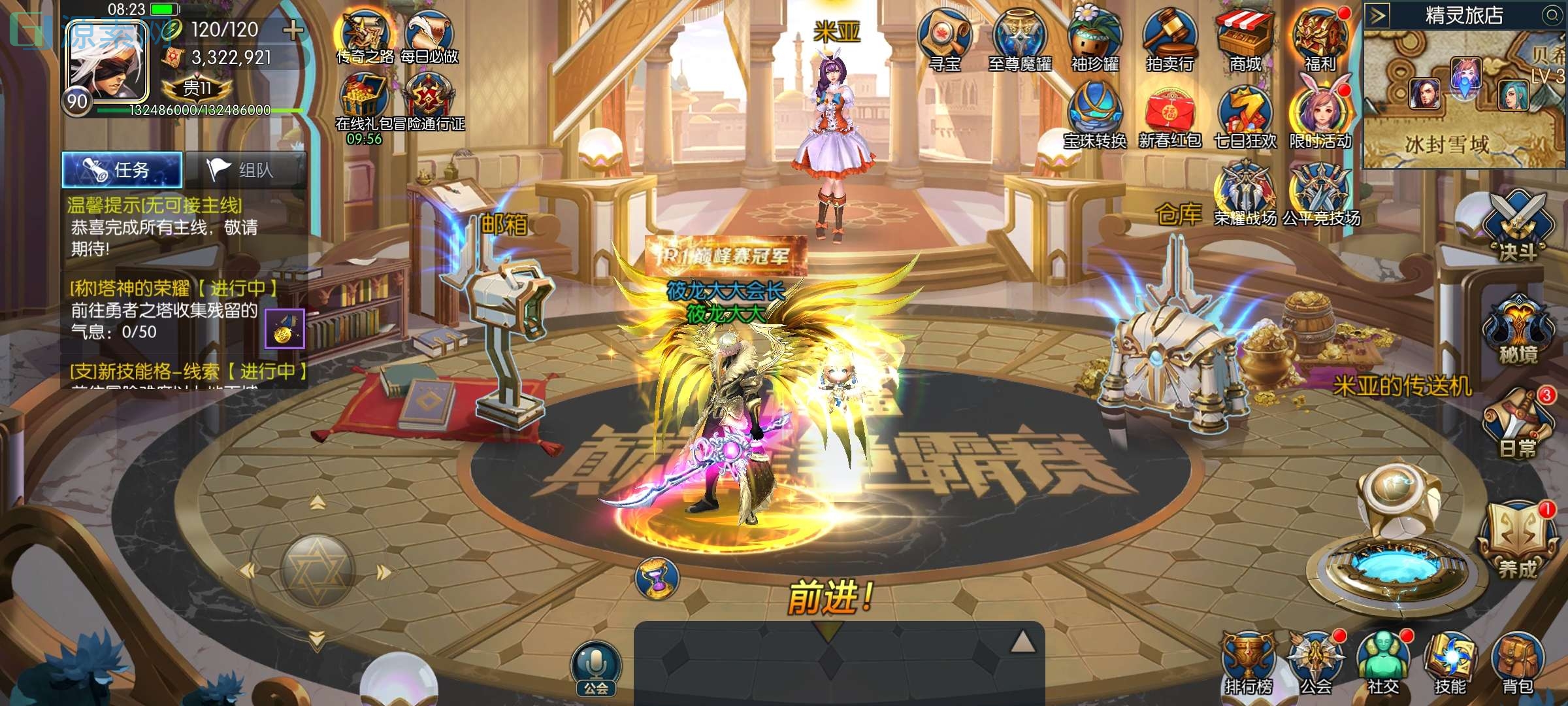Image resolution: width=1568 pixels, height=706 pixels.
Task: Enter the 决斗 duel mode
Action: [x=1518, y=226]
